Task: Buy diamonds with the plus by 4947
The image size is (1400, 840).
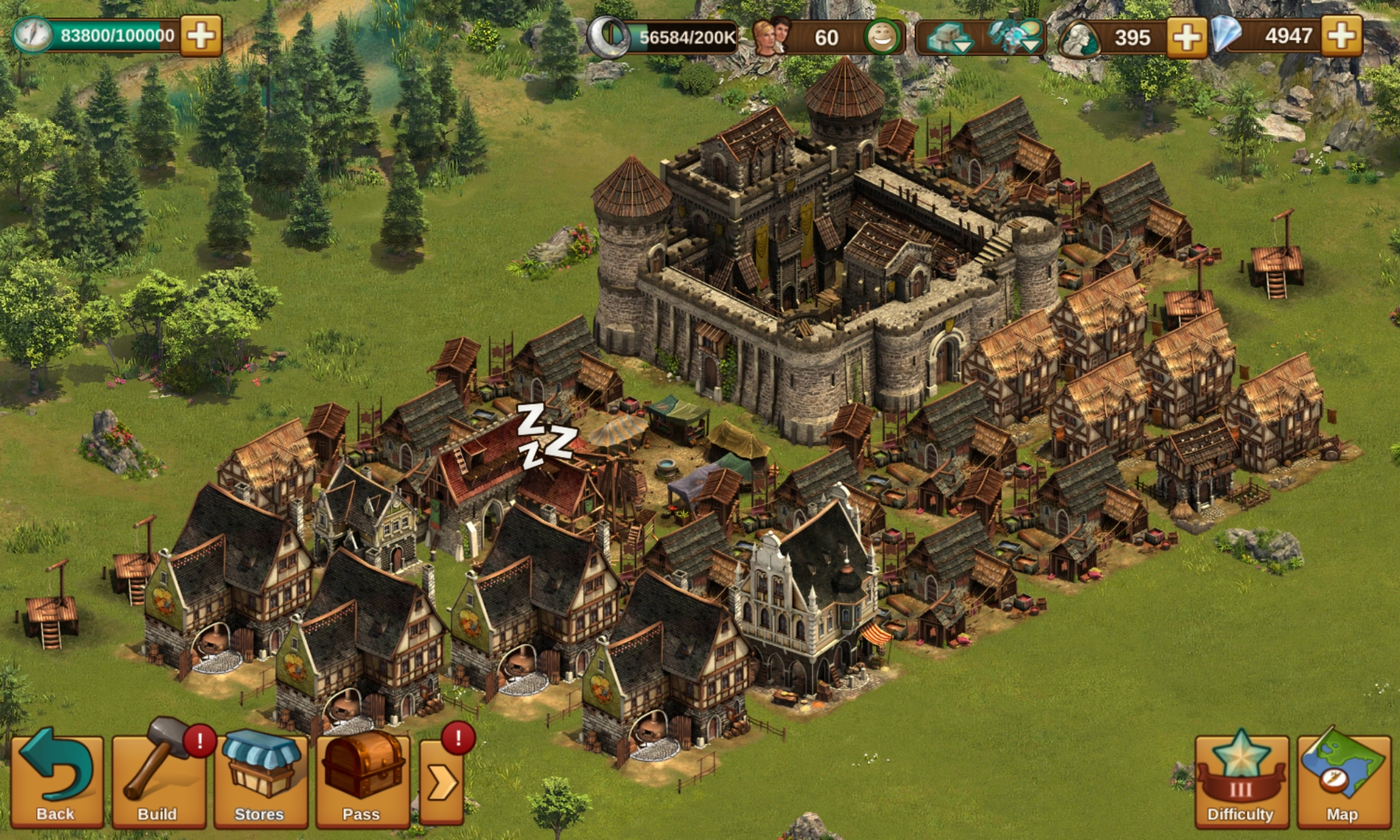Action: [x=1342, y=36]
